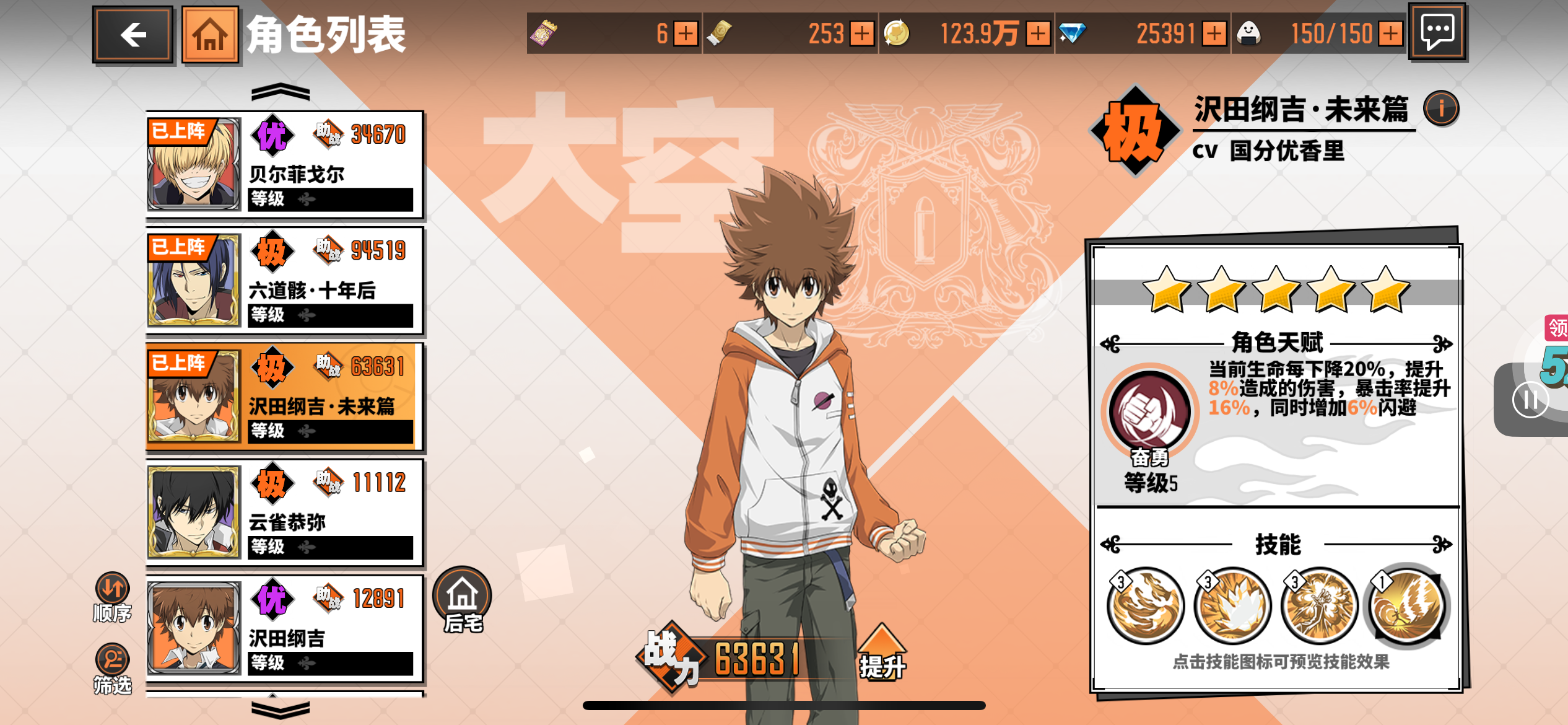
Task: Preview the highlighted level 1 skill
Action: tap(1407, 606)
